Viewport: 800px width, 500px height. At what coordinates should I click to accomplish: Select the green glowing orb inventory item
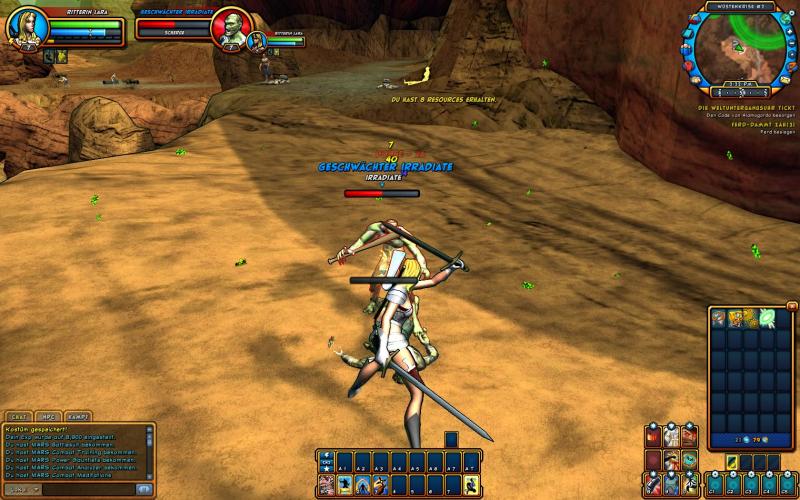point(767,319)
